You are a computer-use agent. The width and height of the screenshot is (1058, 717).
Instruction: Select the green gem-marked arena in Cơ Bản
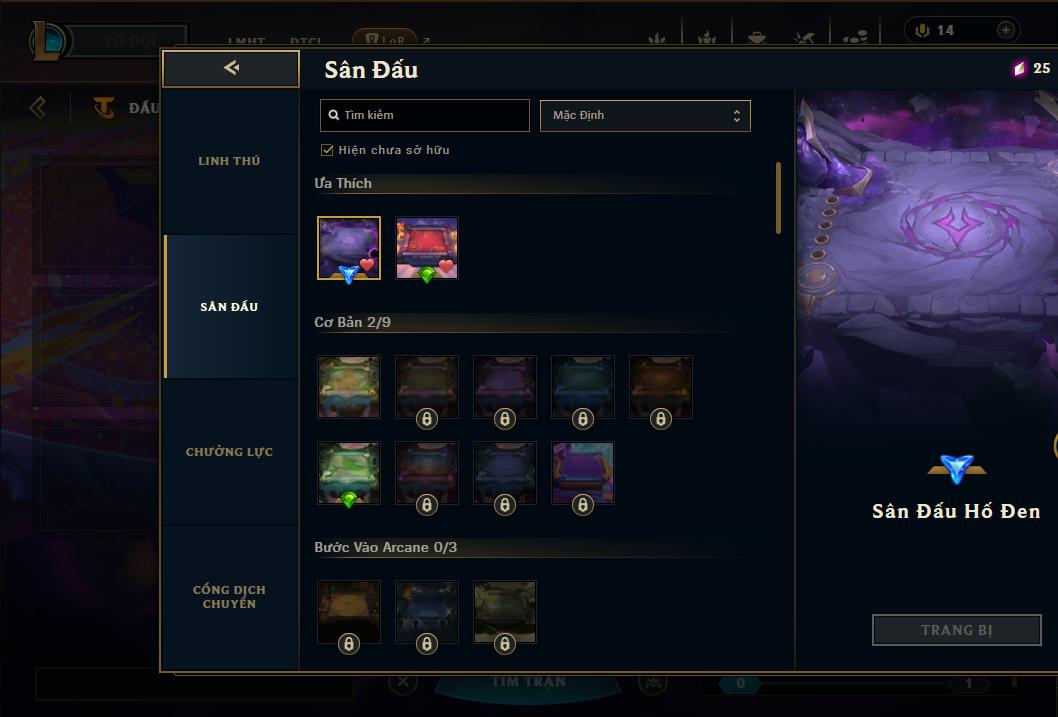coord(349,473)
